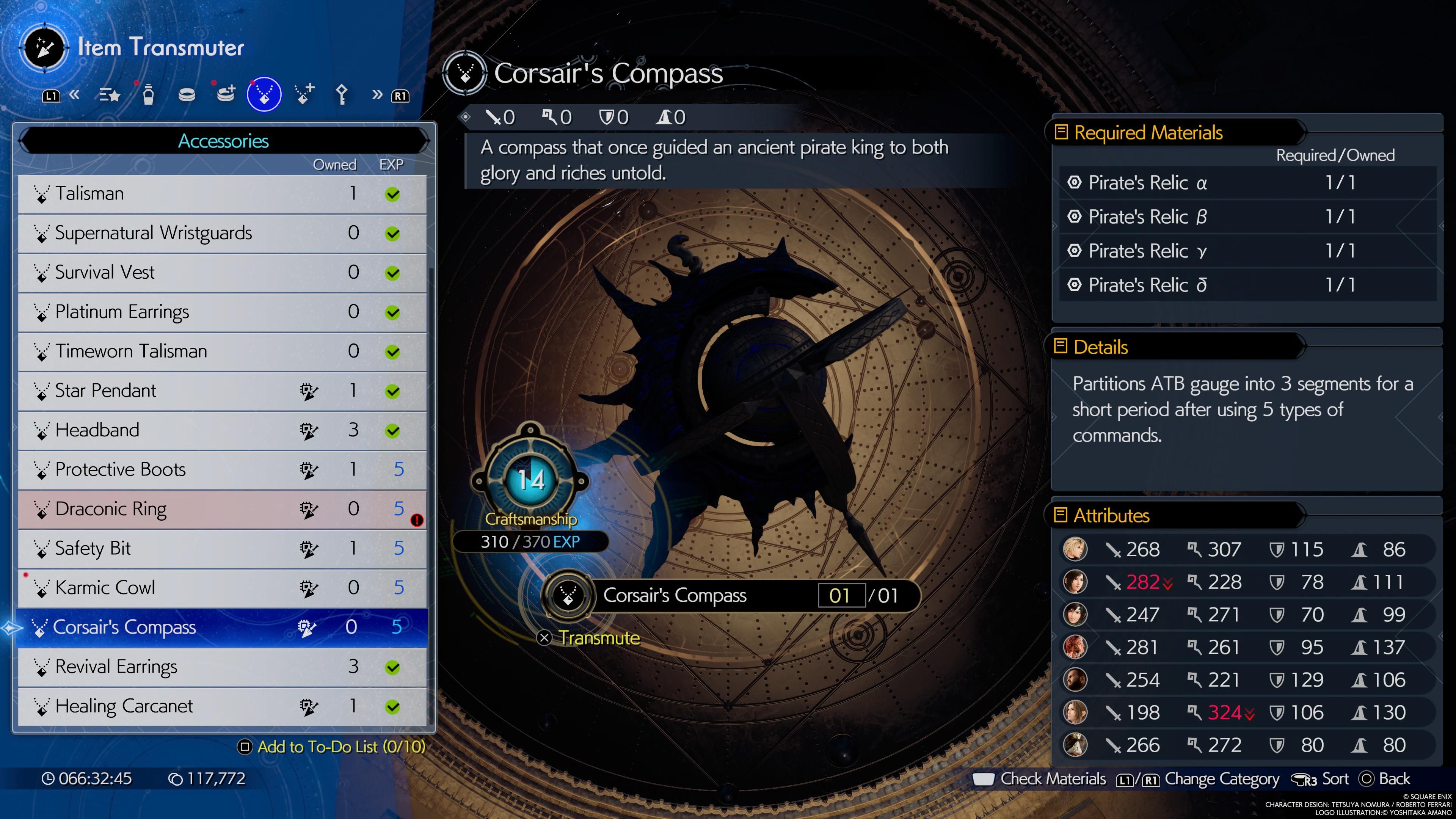This screenshot has height=819, width=1456.
Task: Select the accessories category necklace icon
Action: 264,94
